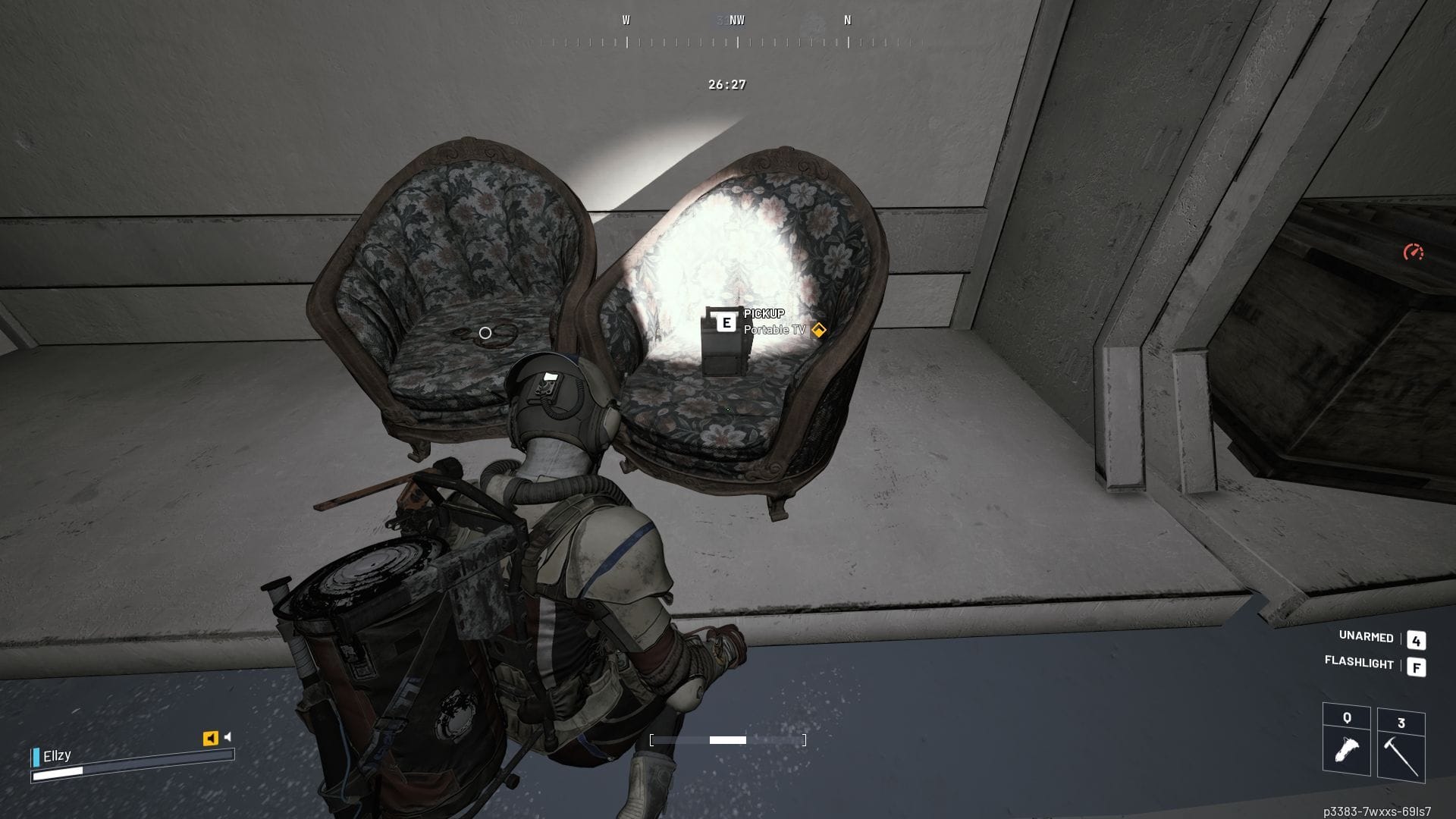The width and height of the screenshot is (1456, 819).
Task: Click the yellow Portable TV pickup icon
Action: (817, 329)
